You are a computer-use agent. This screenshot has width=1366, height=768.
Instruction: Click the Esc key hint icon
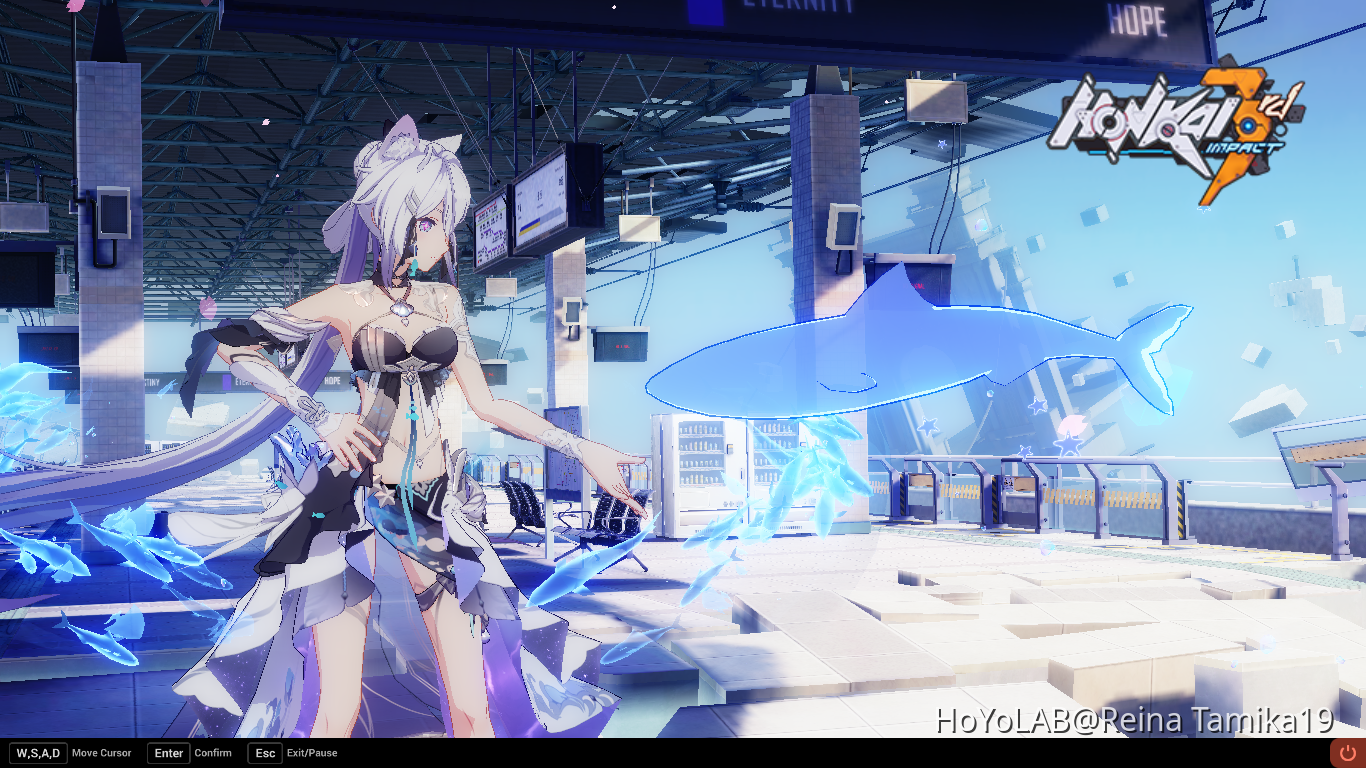click(x=264, y=753)
